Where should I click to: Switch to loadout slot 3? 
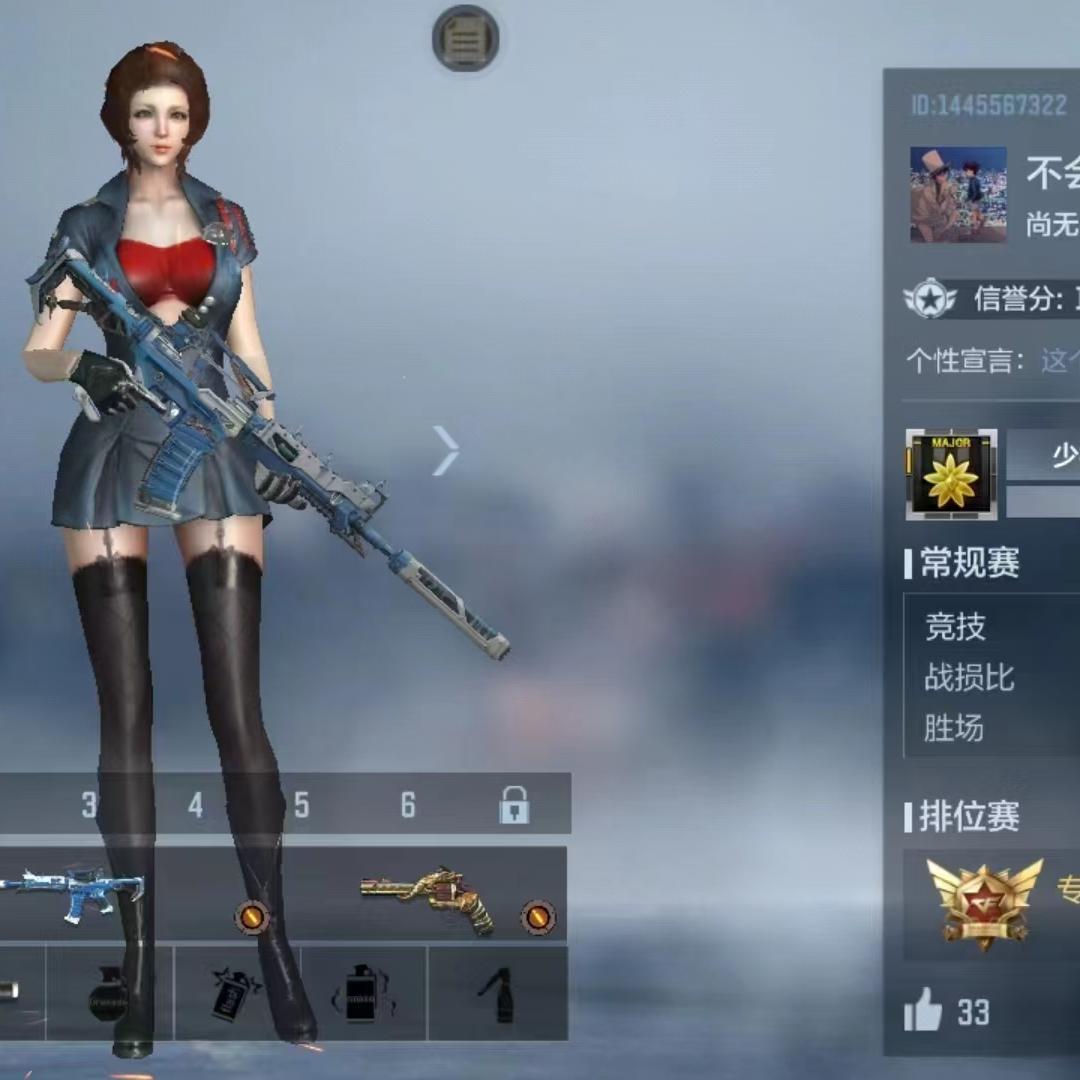[x=90, y=805]
